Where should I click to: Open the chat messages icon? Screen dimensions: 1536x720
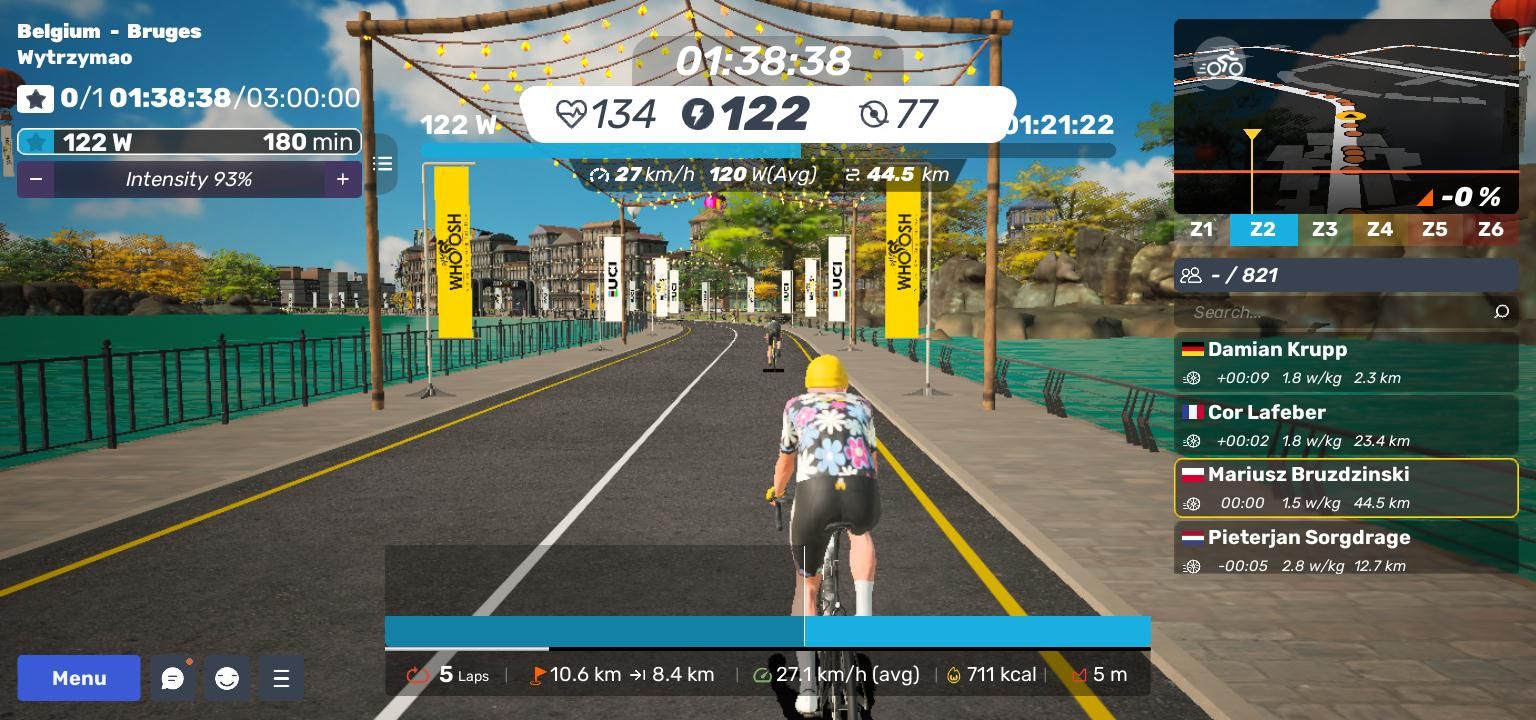coord(173,679)
